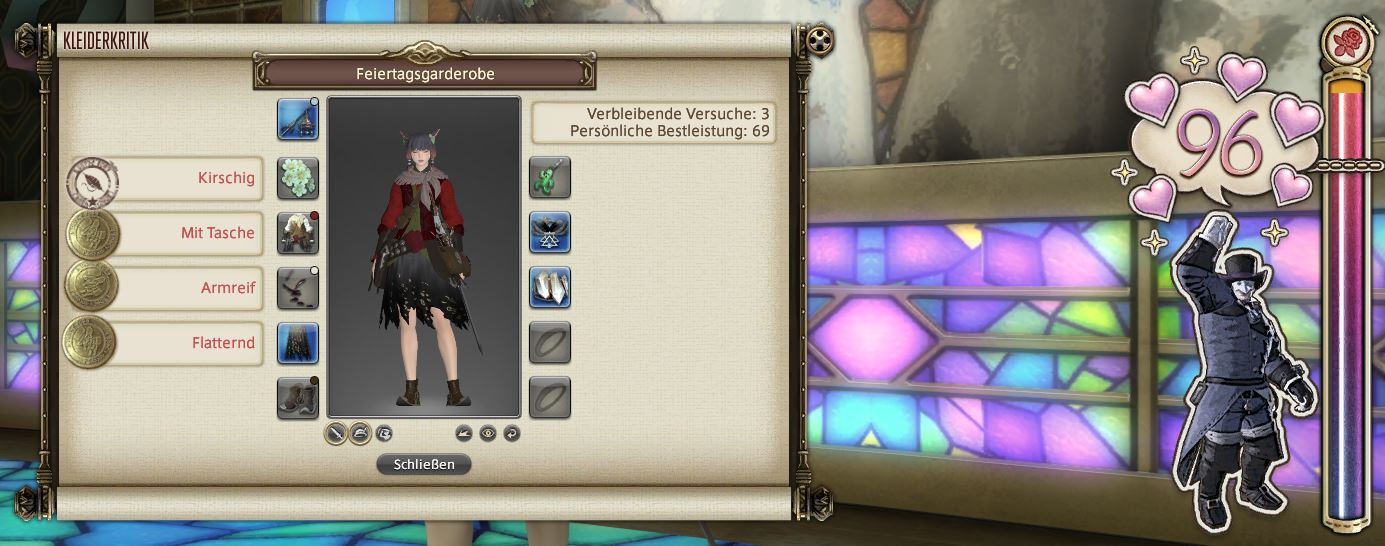
Task: Close the Kleiderkritik window with the round X
Action: click(820, 40)
